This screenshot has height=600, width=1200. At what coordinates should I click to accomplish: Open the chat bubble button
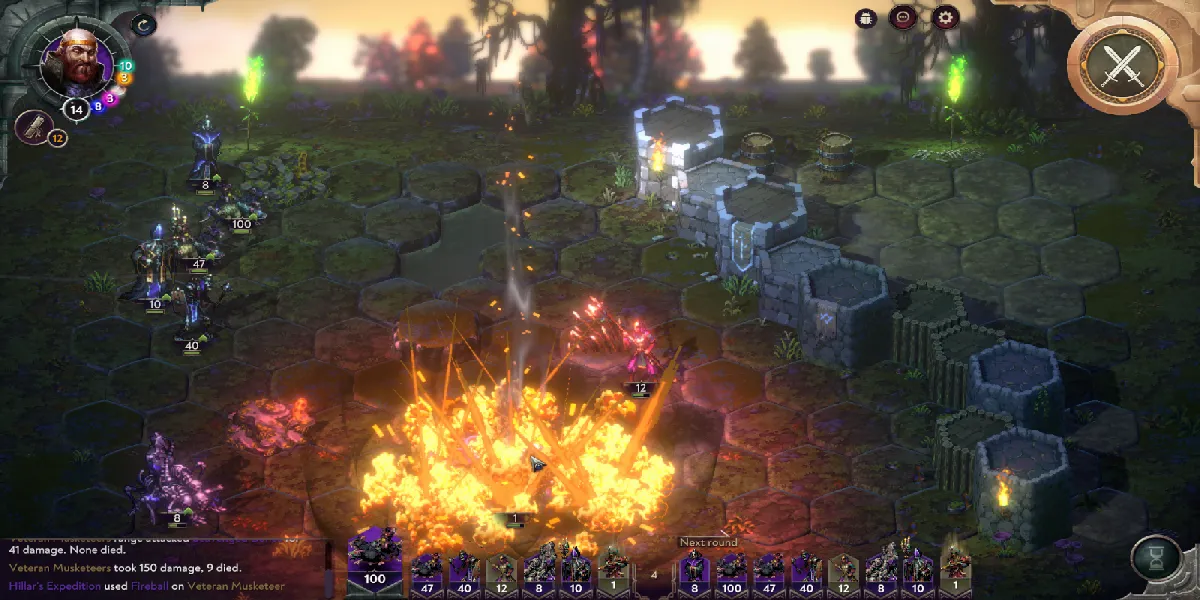point(903,17)
